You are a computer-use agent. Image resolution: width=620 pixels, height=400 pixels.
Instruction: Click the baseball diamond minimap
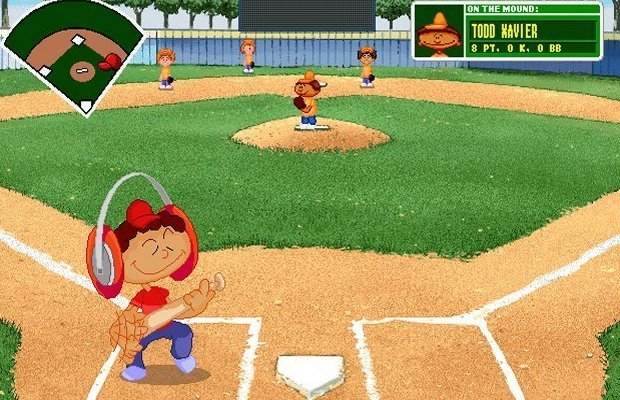coord(74,55)
